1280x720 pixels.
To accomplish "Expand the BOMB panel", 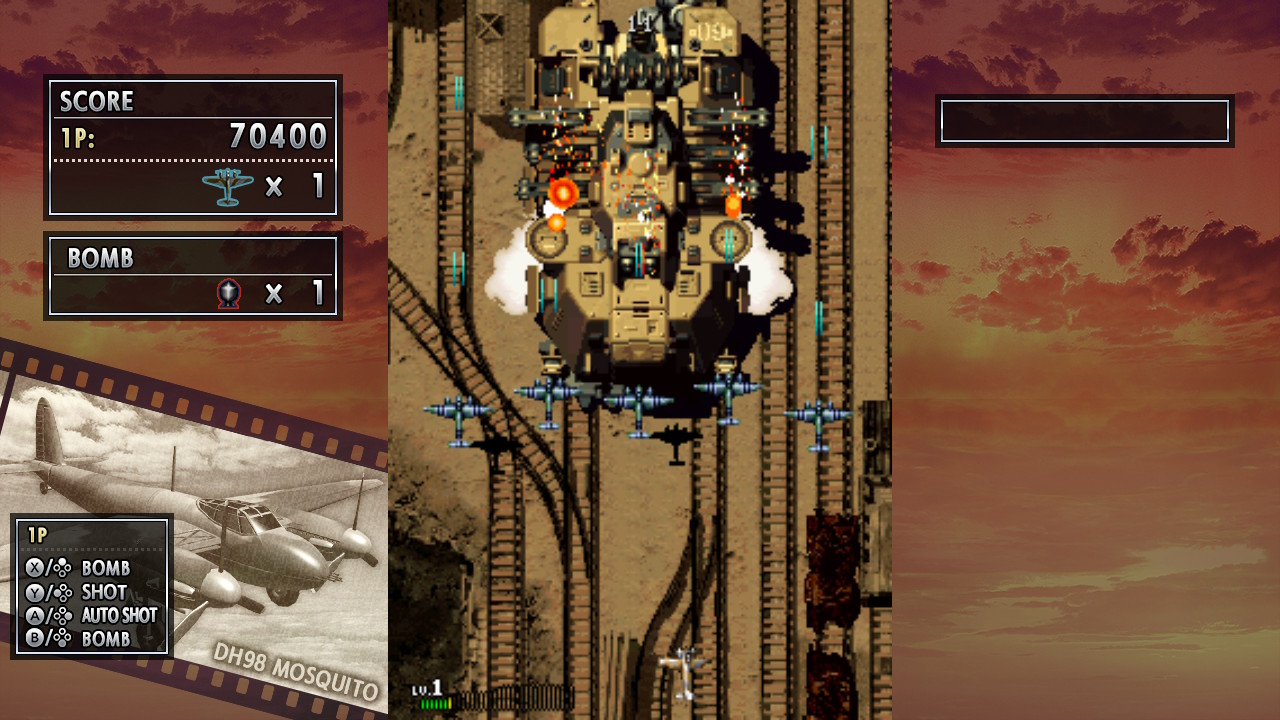I will click(x=193, y=276).
